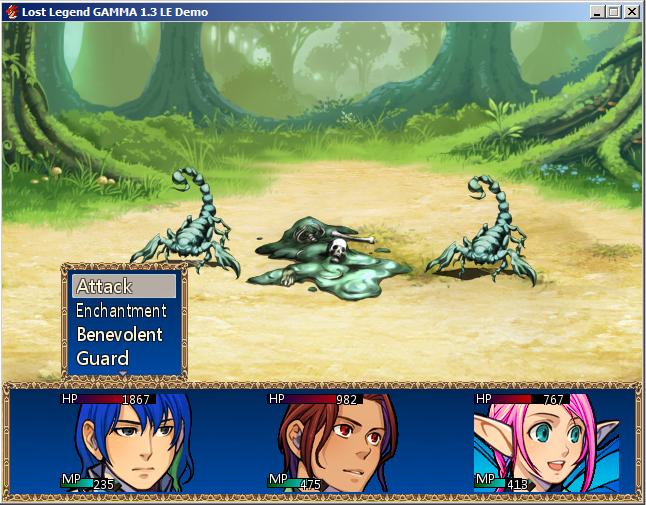This screenshot has width=646, height=505.
Task: Close the game window
Action: (x=632, y=12)
